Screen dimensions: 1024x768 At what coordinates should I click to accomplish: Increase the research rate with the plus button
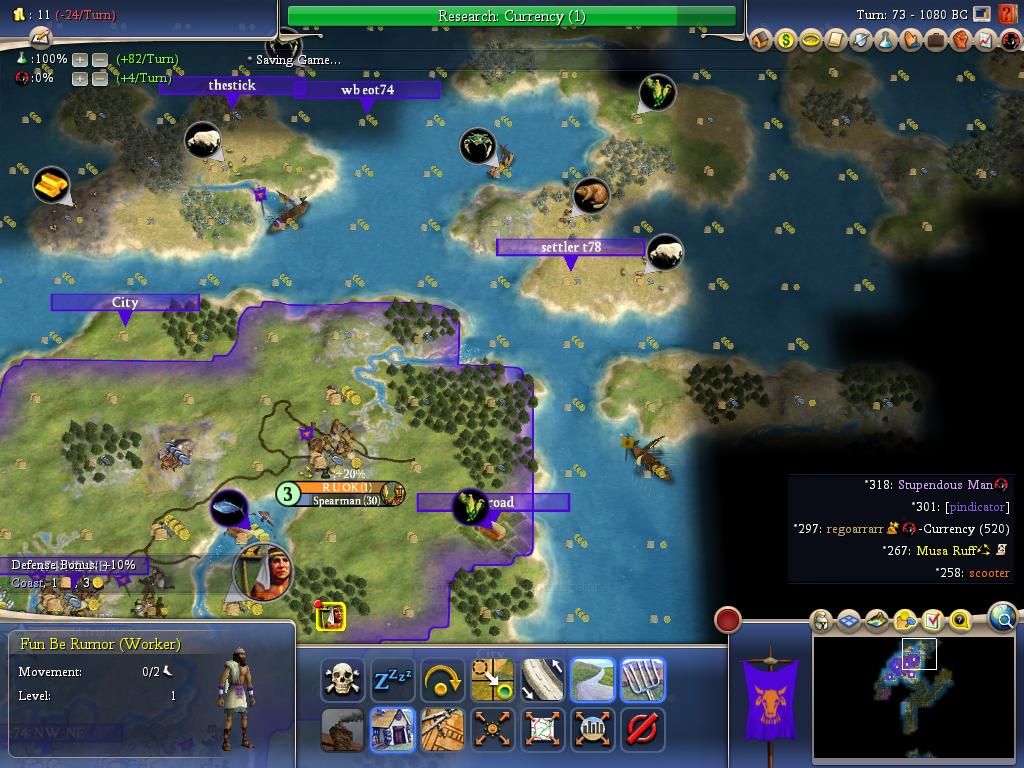(x=80, y=60)
